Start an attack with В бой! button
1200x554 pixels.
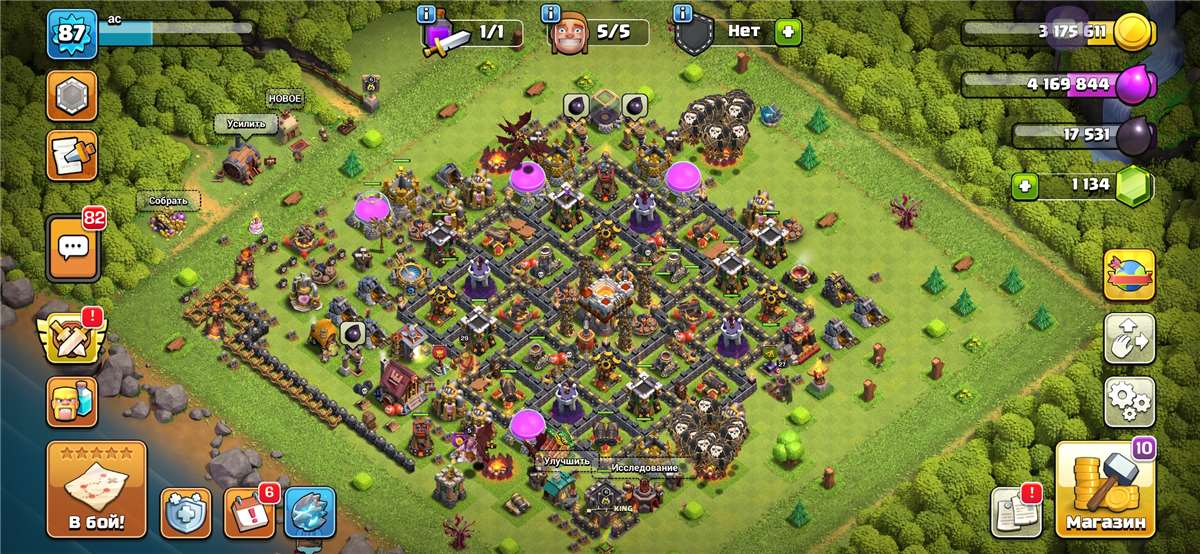click(96, 489)
